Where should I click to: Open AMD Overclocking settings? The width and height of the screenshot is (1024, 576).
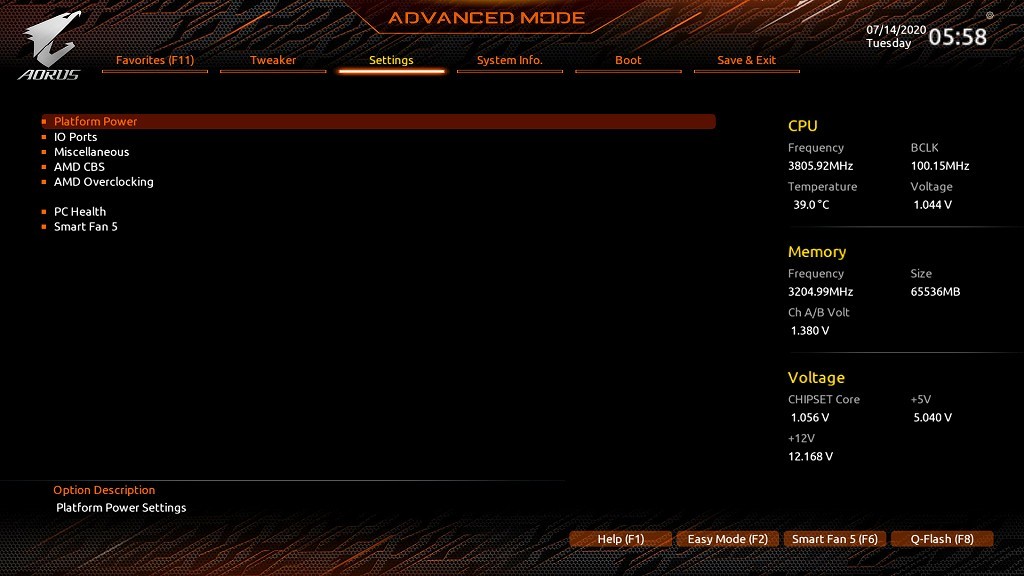pyautogui.click(x=103, y=182)
